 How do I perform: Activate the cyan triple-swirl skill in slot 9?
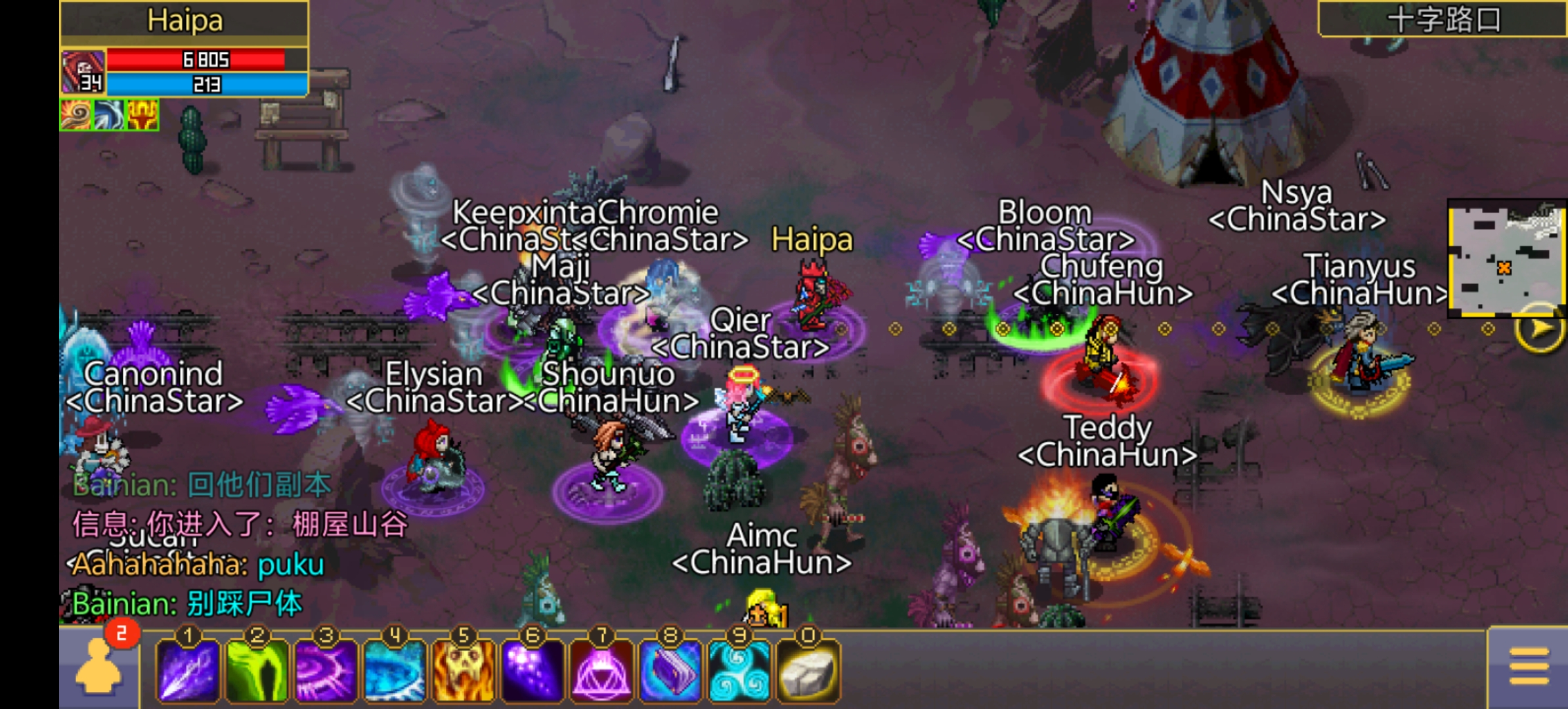739,671
